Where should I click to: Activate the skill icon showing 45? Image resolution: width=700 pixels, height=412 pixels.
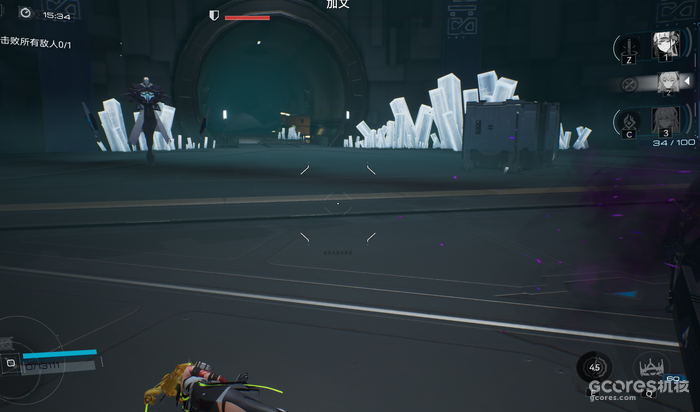(x=596, y=366)
